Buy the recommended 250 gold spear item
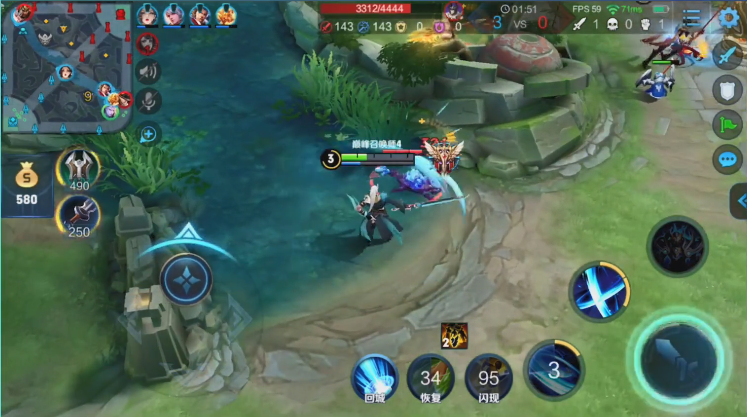Image resolution: width=747 pixels, height=417 pixels. click(x=78, y=215)
